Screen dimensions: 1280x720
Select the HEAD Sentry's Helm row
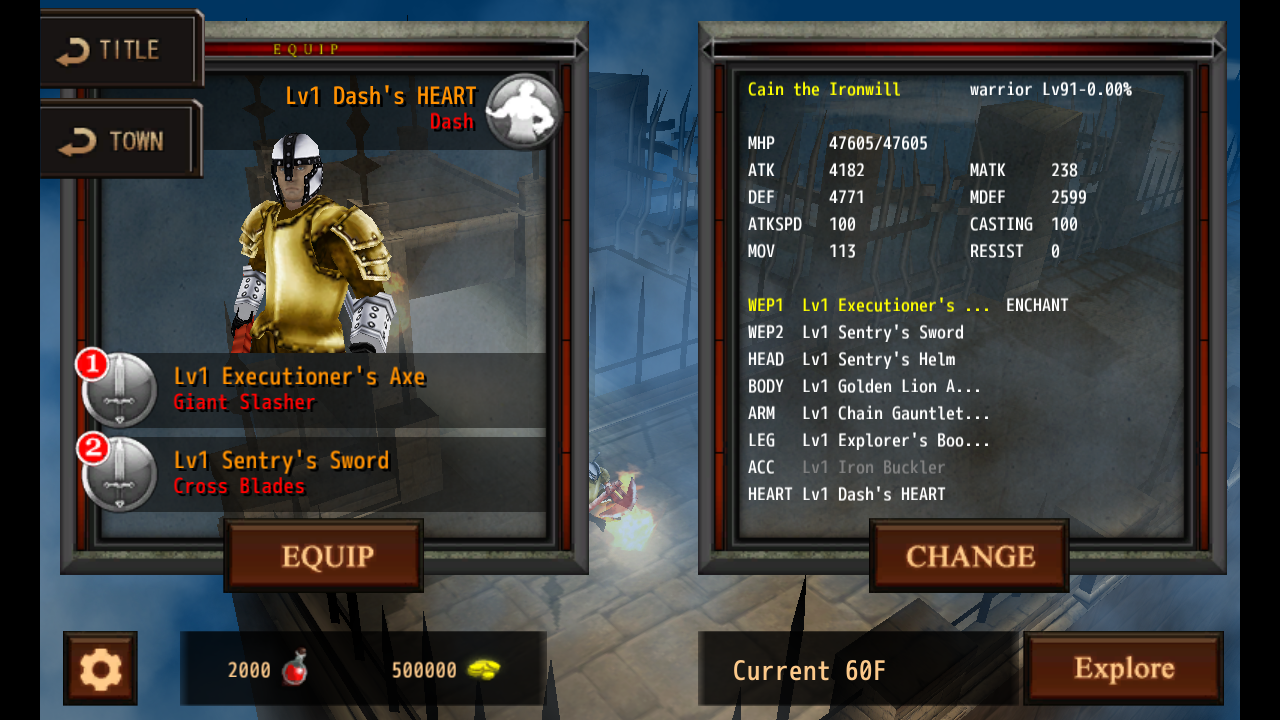[852, 359]
